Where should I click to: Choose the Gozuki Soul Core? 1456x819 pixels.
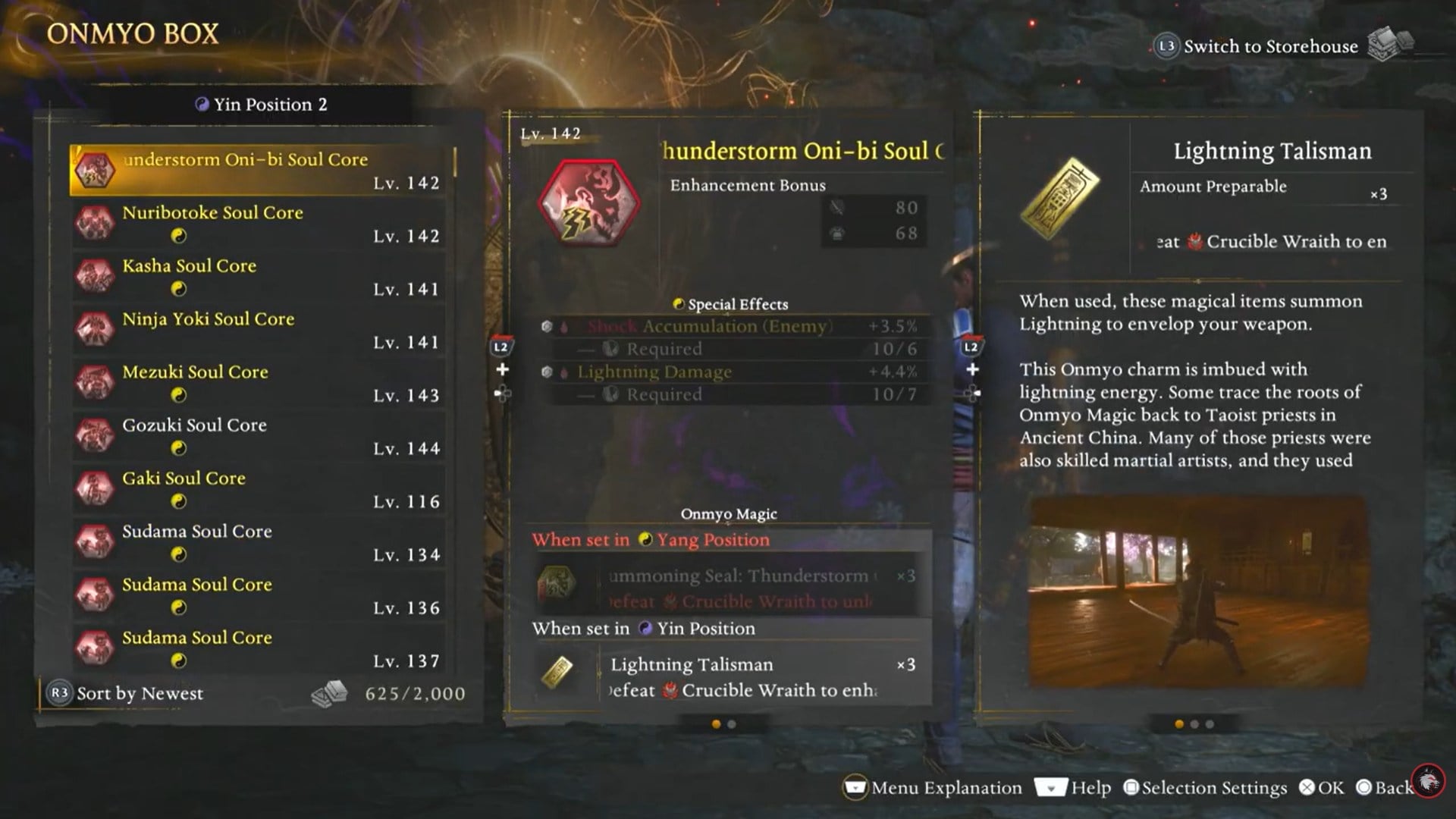coord(262,436)
